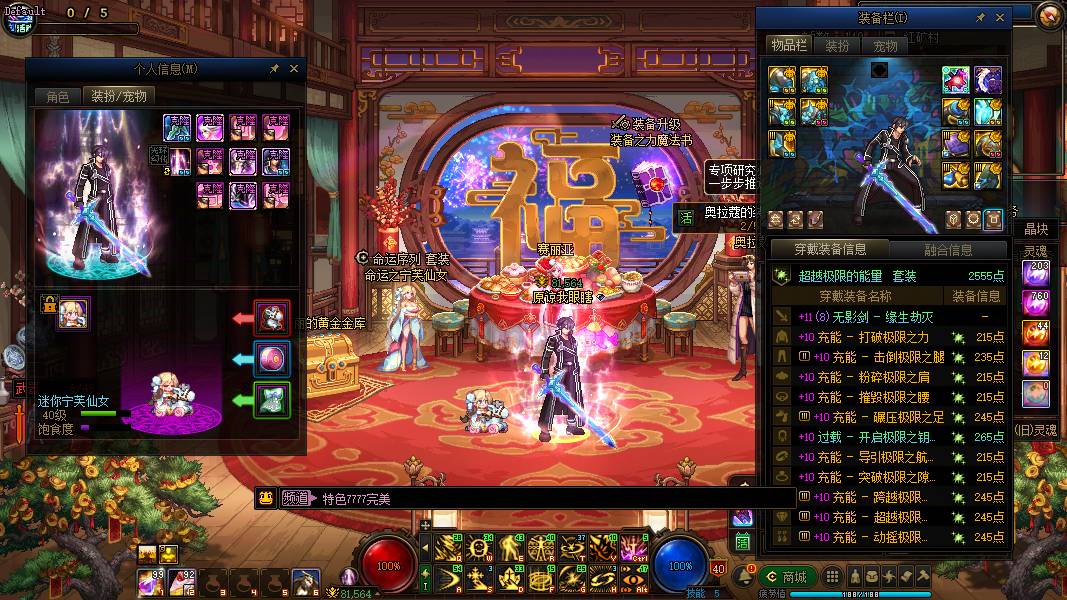This screenshot has height=600, width=1067.
Task: Open the 宠物 pet tab in 装备栏
Action: click(885, 46)
